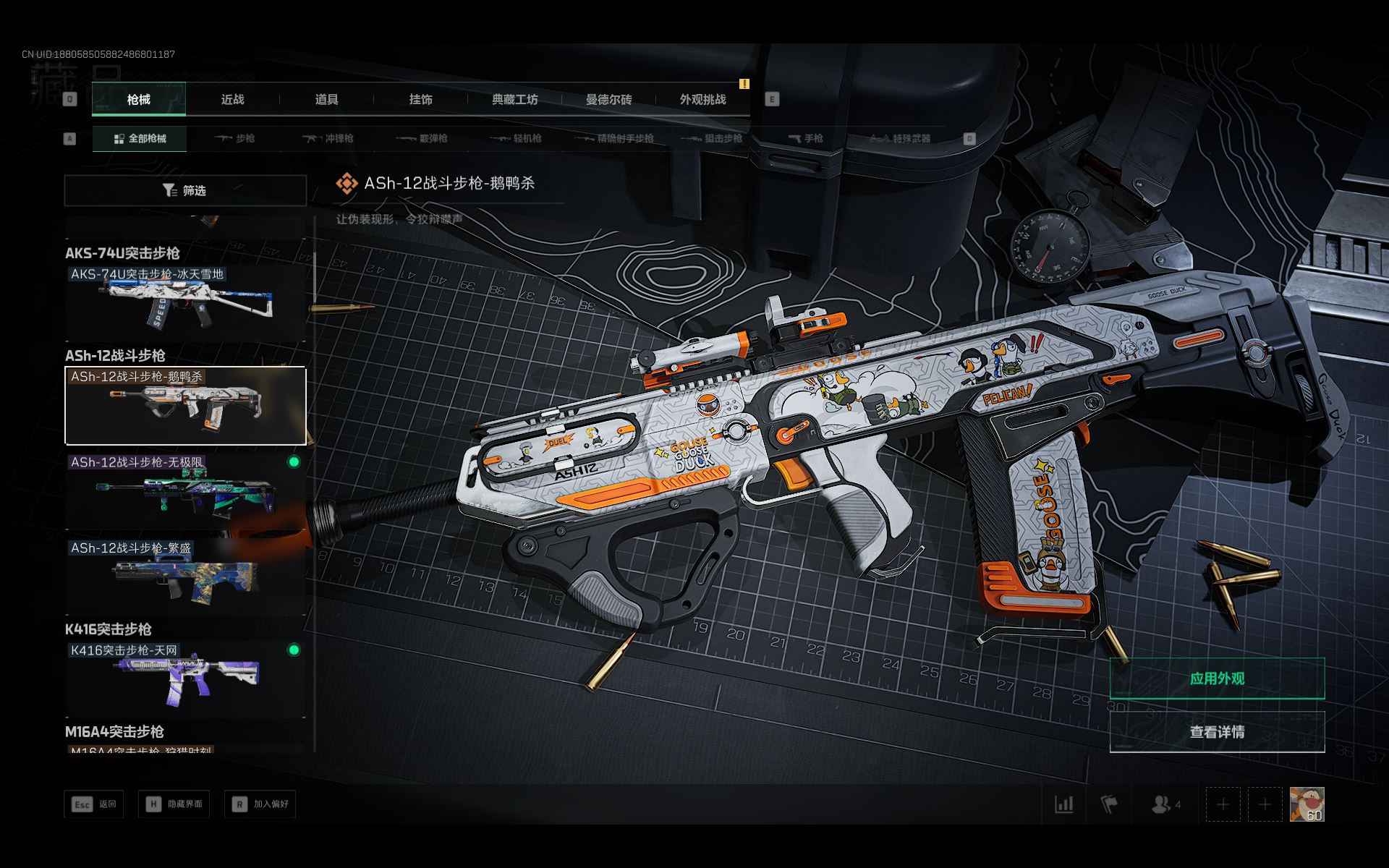Screen dimensions: 1389x868
Task: Open the 道具 items tab
Action: [326, 100]
